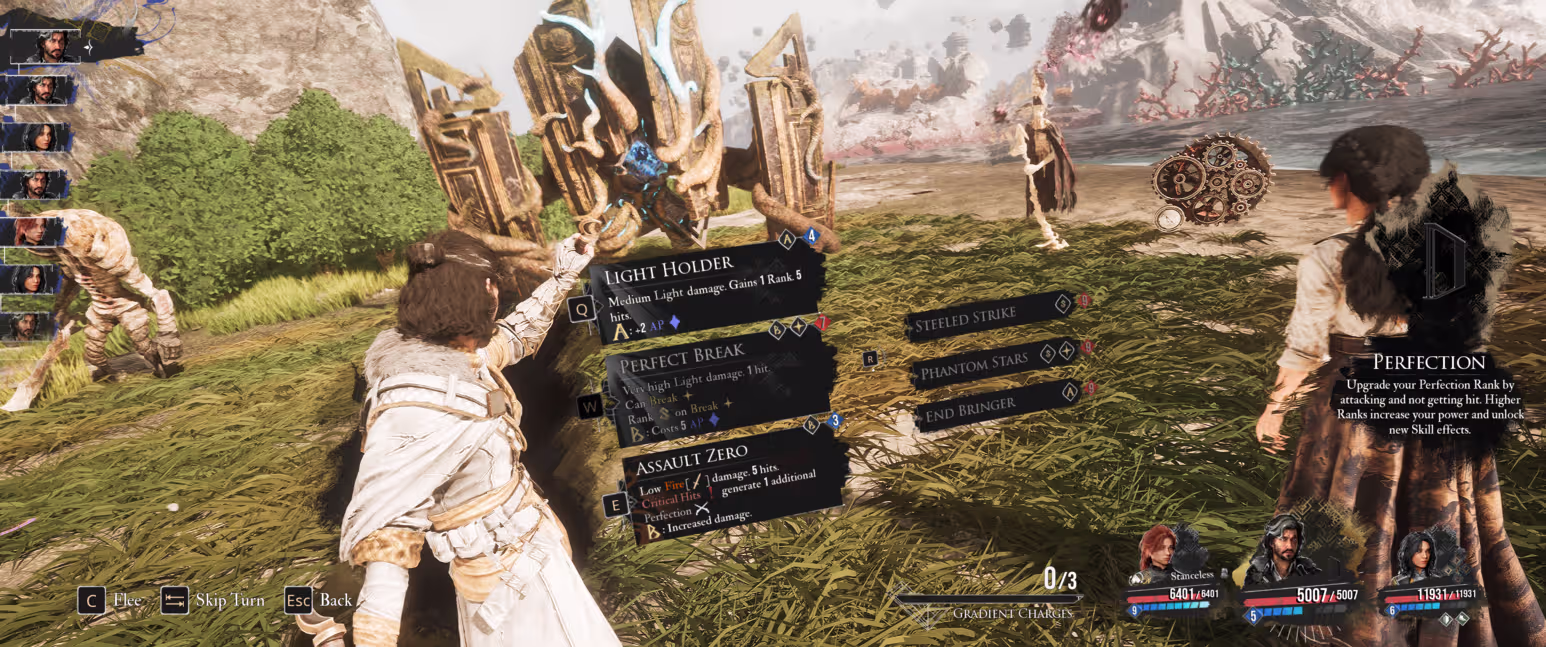Screen dimensions: 1546x647
Task: Go Back from the skills menu
Action: (x=320, y=600)
